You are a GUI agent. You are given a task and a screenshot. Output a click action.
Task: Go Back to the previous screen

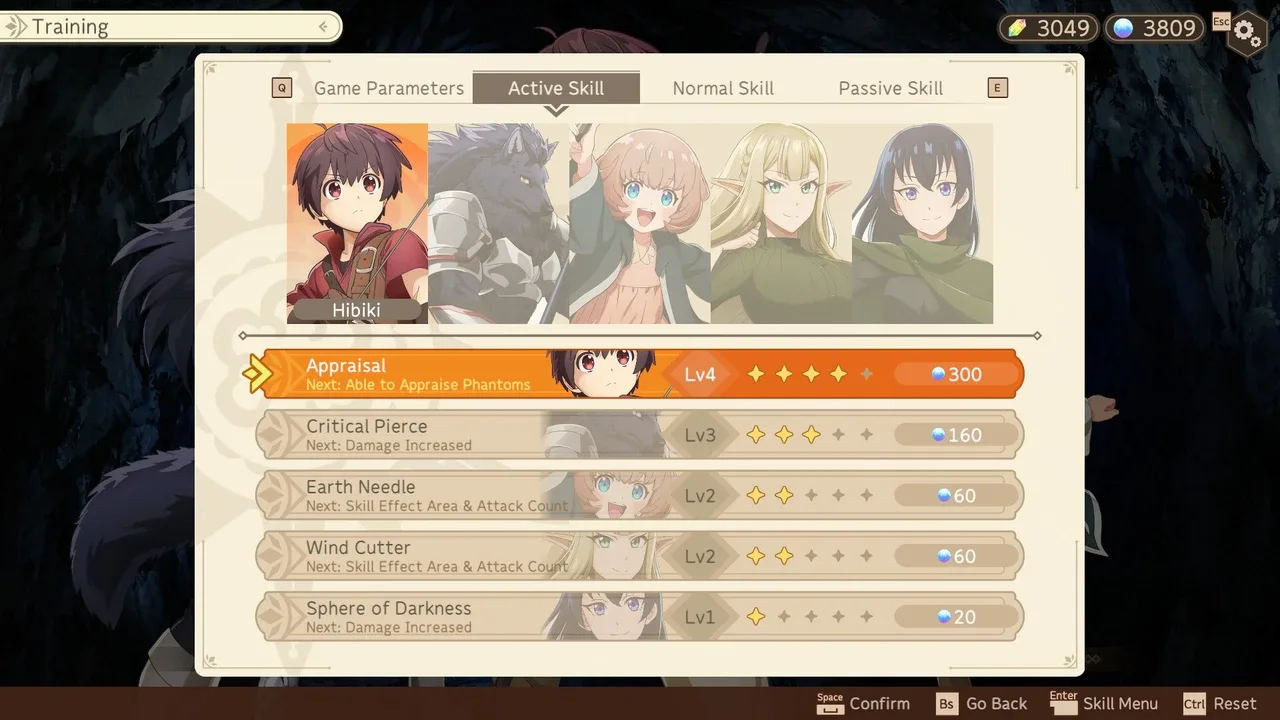982,704
